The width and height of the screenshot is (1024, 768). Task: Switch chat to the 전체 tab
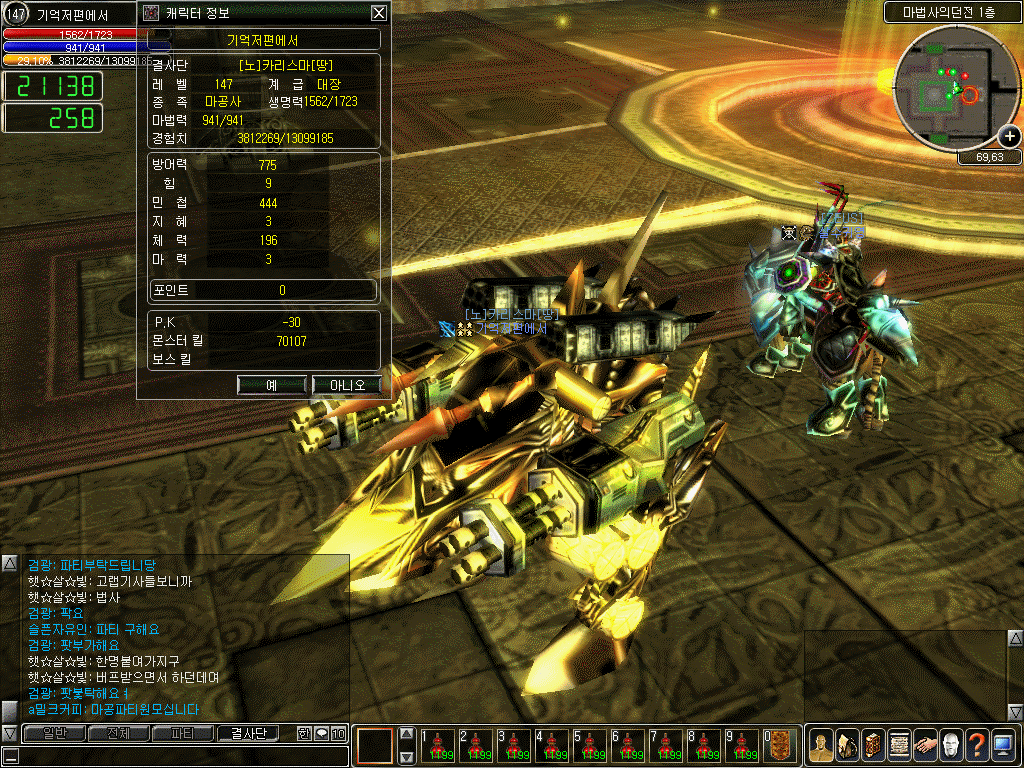[118, 734]
